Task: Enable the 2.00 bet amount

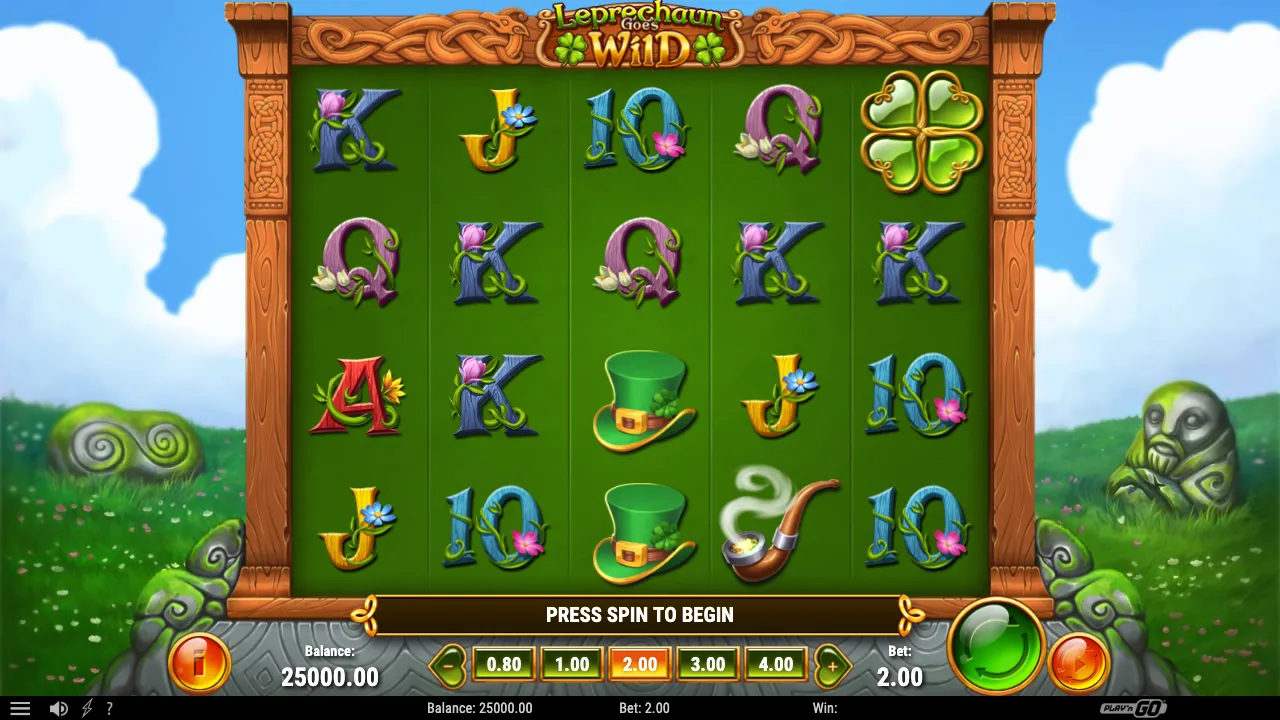Action: click(x=640, y=663)
